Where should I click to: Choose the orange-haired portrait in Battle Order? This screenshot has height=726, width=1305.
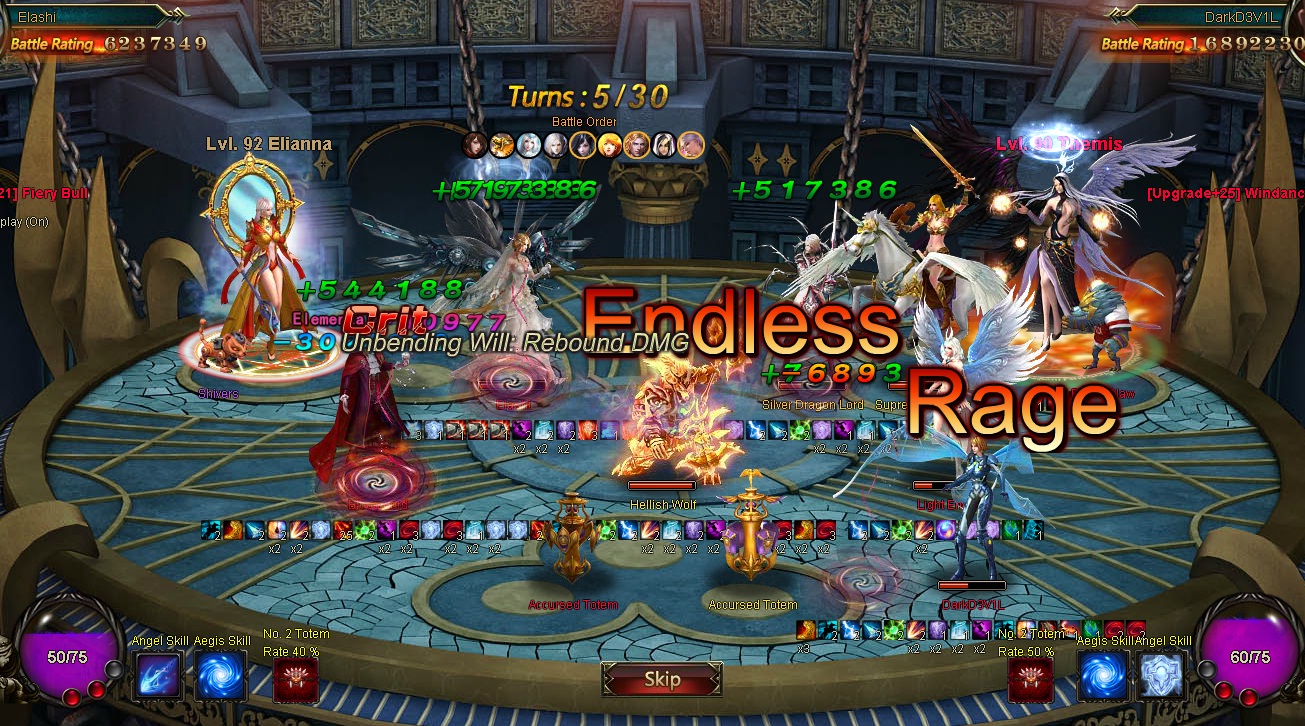(610, 146)
